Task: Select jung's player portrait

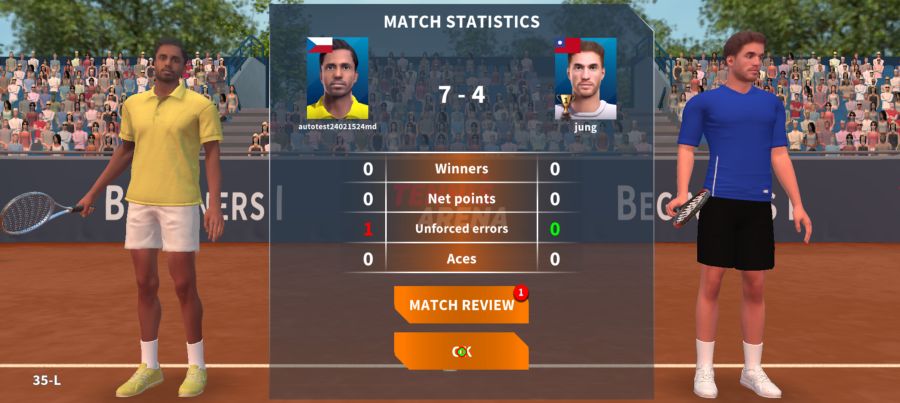Action: point(586,79)
